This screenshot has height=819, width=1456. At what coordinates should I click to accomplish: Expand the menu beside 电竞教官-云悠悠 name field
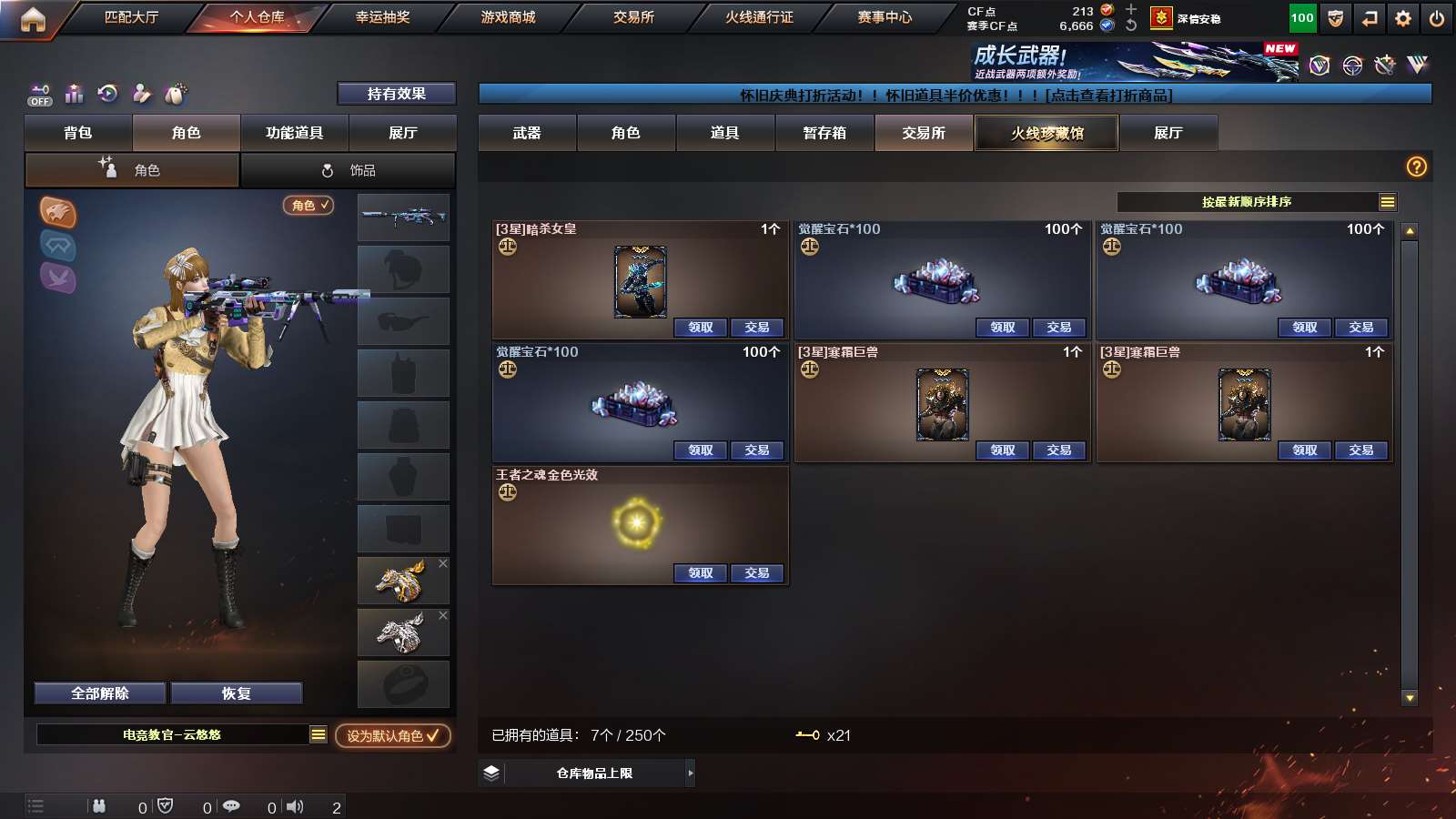[x=318, y=733]
